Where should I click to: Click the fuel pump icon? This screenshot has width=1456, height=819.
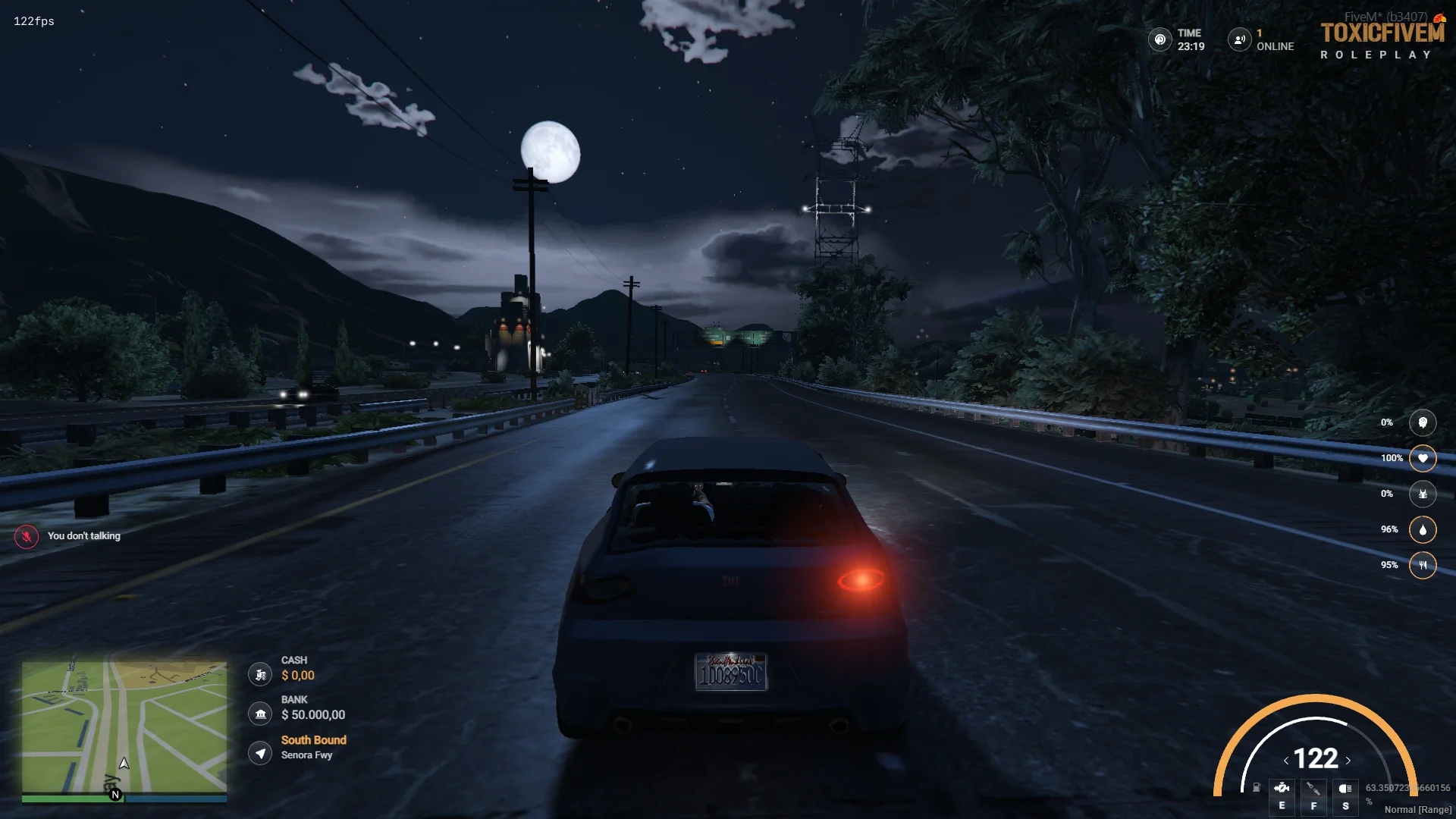[1256, 788]
